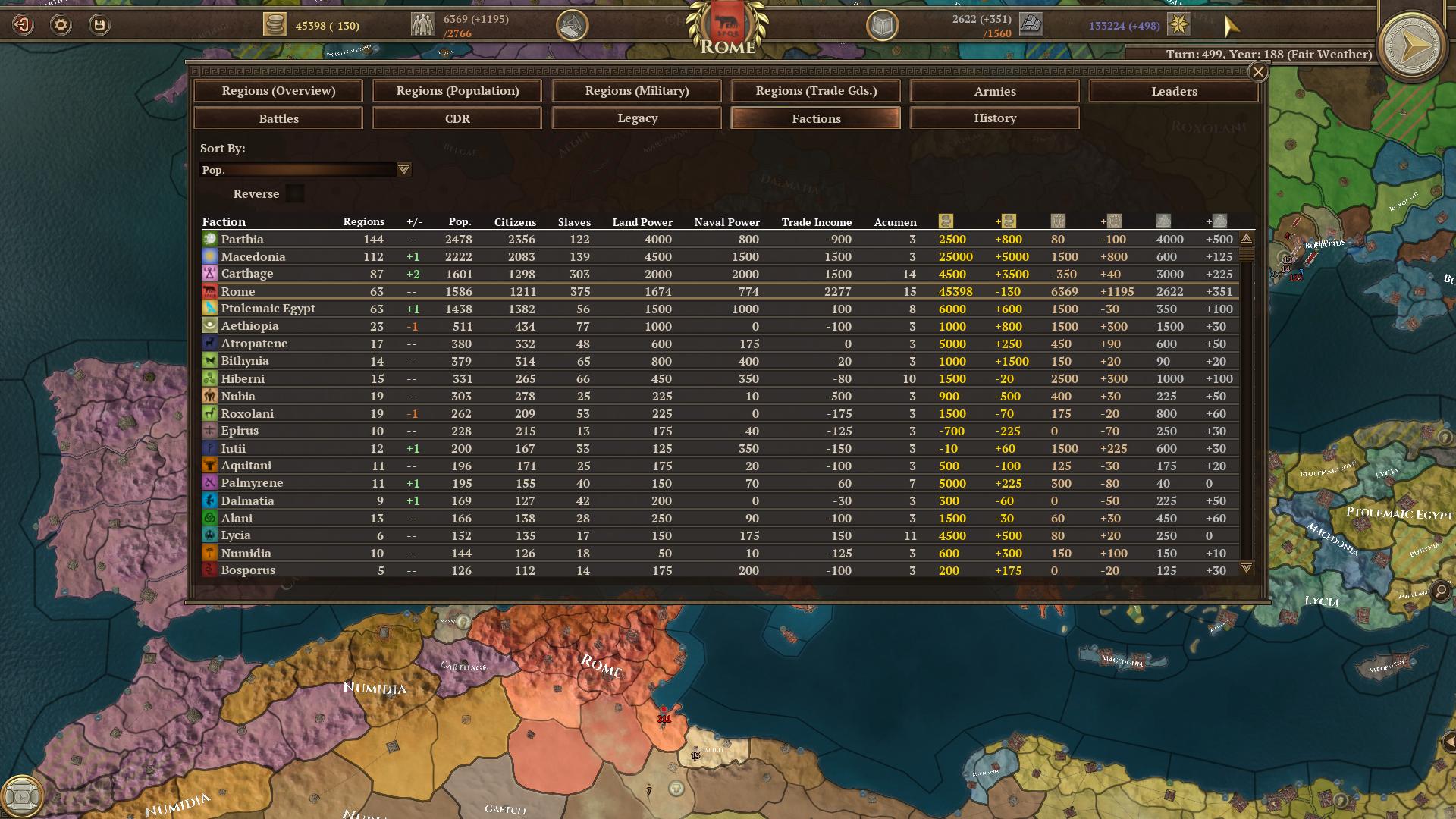Click the exit game icon
This screenshot has height=819, width=1456.
click(x=23, y=25)
